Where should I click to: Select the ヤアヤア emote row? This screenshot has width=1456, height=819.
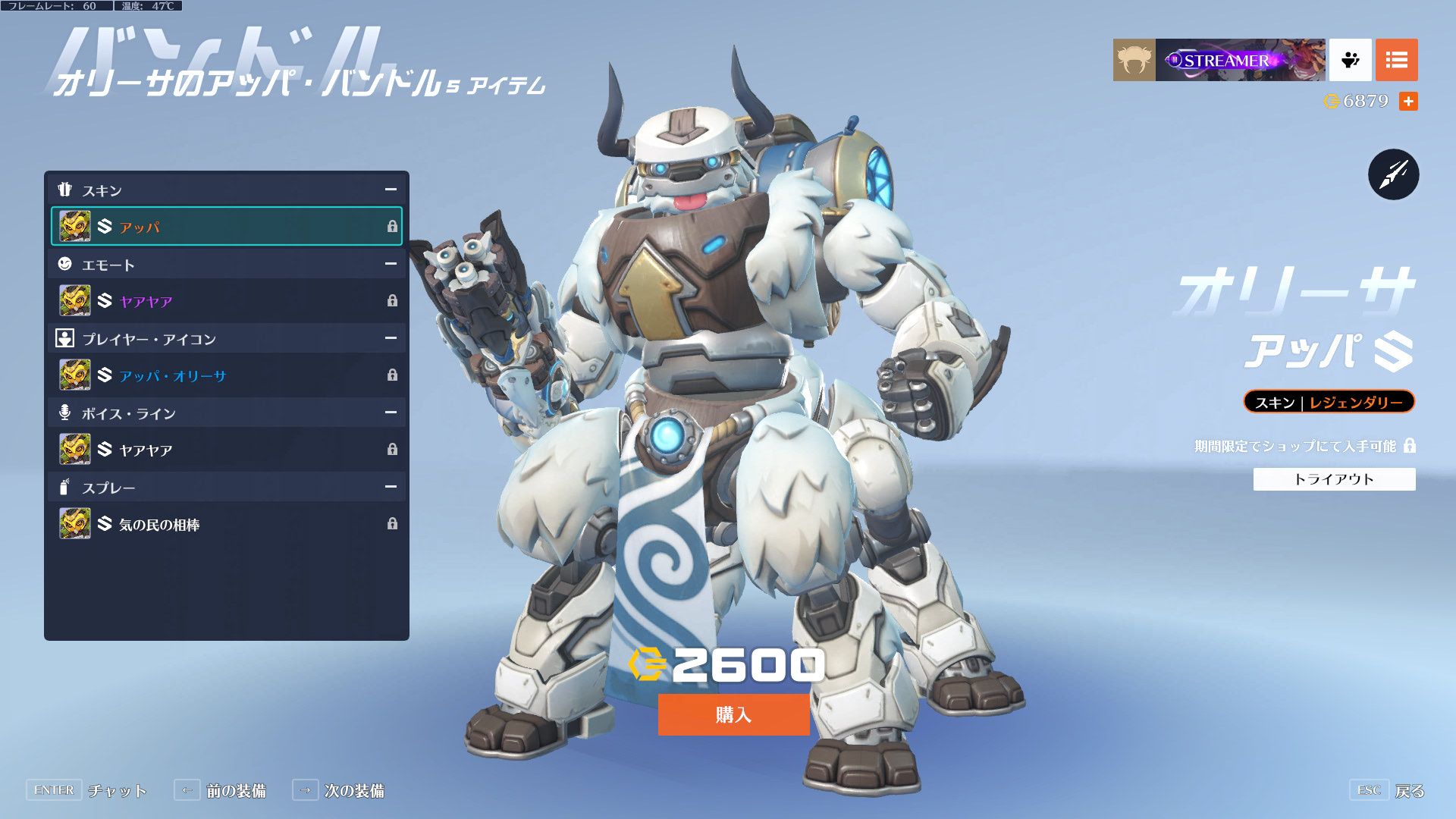click(226, 301)
